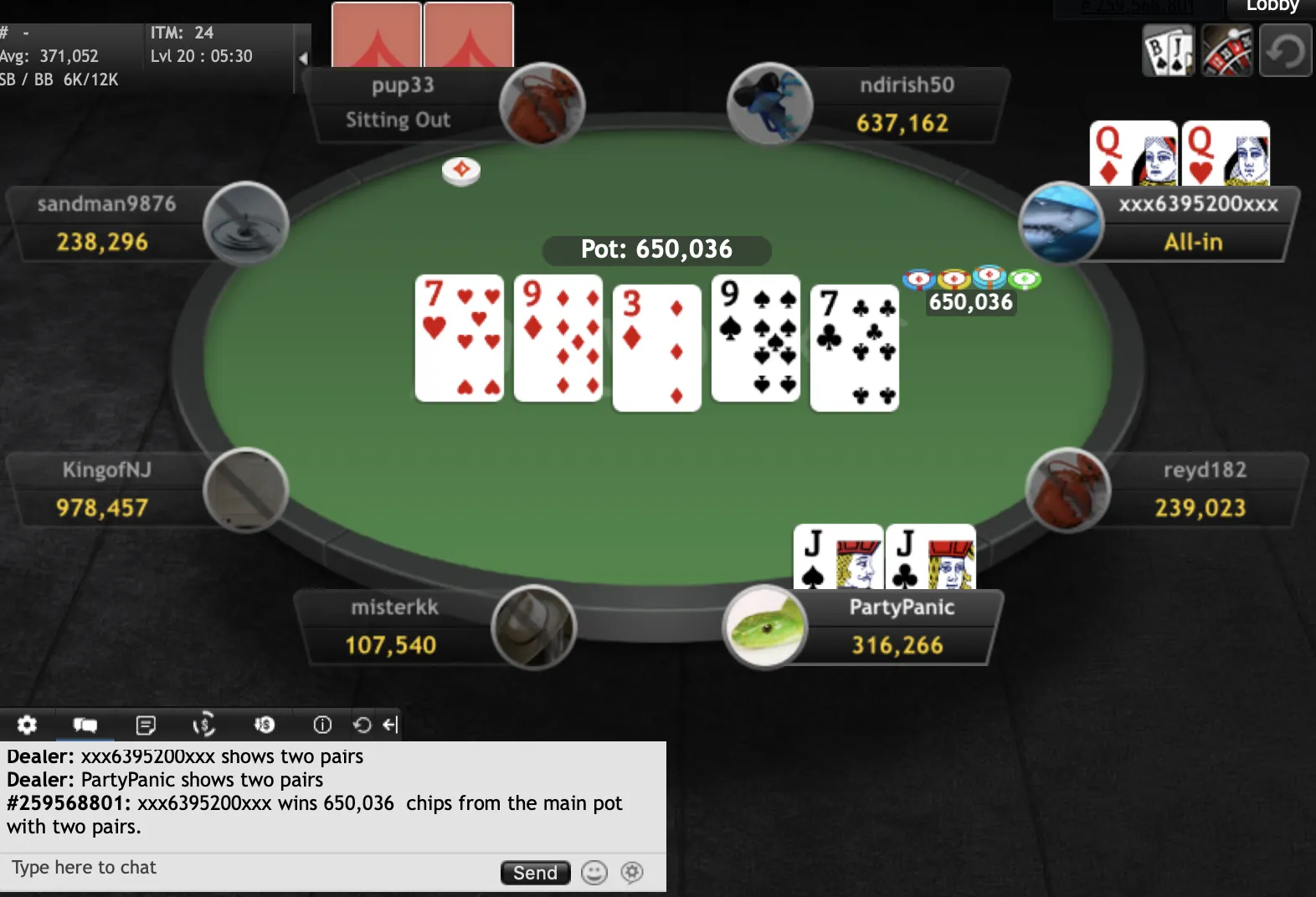Open the notes tab
Screen dimensions: 1316x897
coord(146,725)
